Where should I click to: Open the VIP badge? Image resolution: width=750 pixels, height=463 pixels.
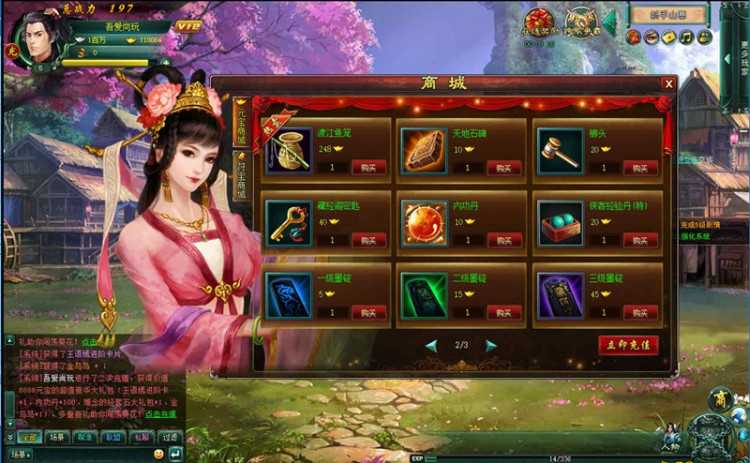[187, 25]
